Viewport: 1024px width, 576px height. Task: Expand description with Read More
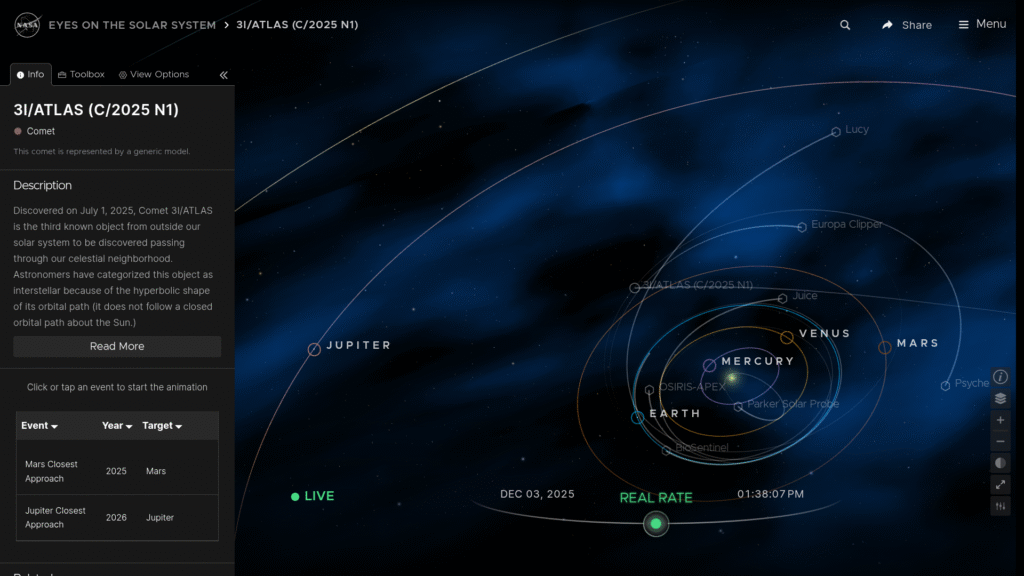pos(117,346)
